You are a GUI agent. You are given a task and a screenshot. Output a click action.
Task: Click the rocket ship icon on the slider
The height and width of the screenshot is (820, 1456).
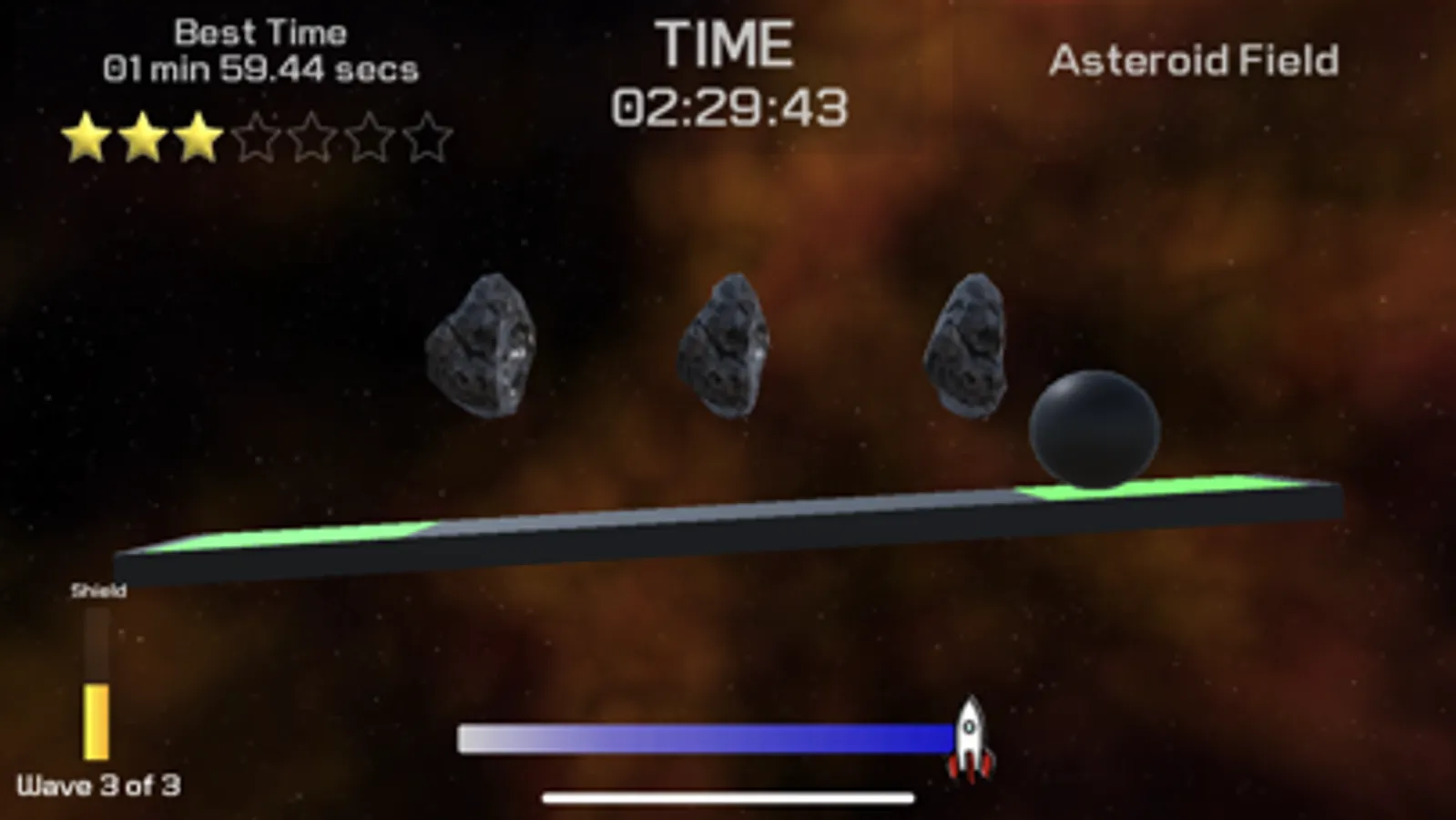[972, 738]
